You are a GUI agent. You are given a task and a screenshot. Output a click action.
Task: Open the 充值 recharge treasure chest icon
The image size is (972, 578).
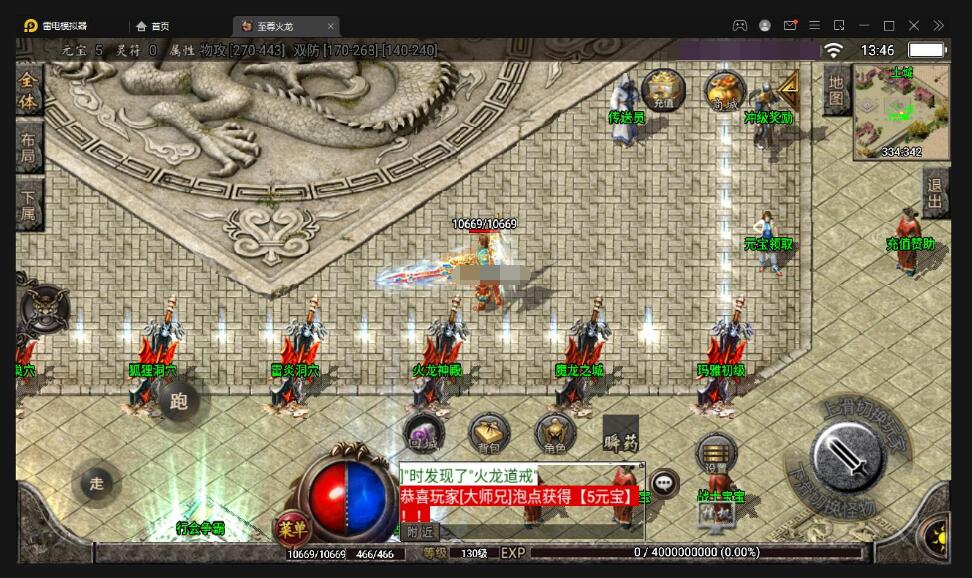663,89
